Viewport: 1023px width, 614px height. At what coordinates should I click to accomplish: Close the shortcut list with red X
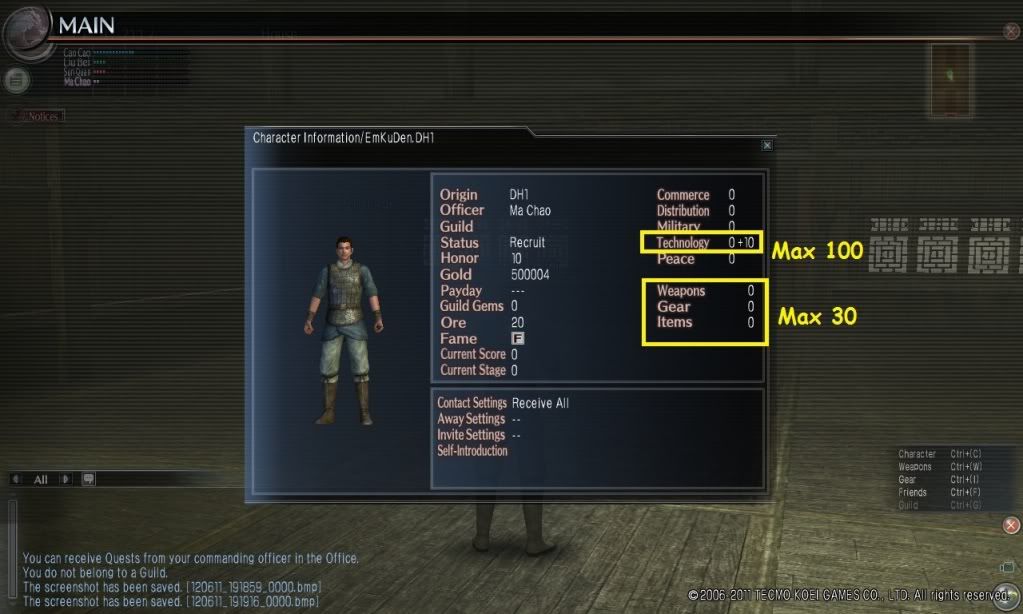coord(1011,525)
